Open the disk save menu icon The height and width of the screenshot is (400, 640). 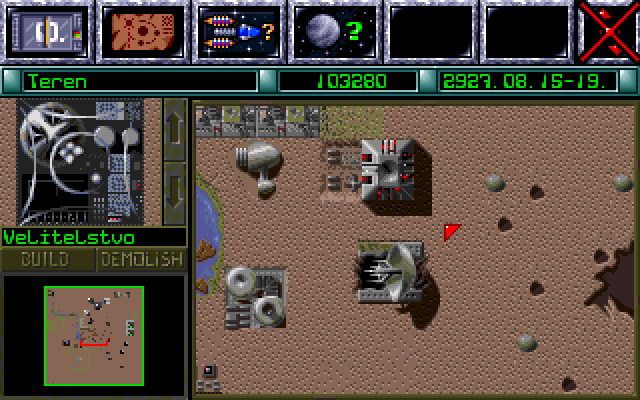pos(47,30)
